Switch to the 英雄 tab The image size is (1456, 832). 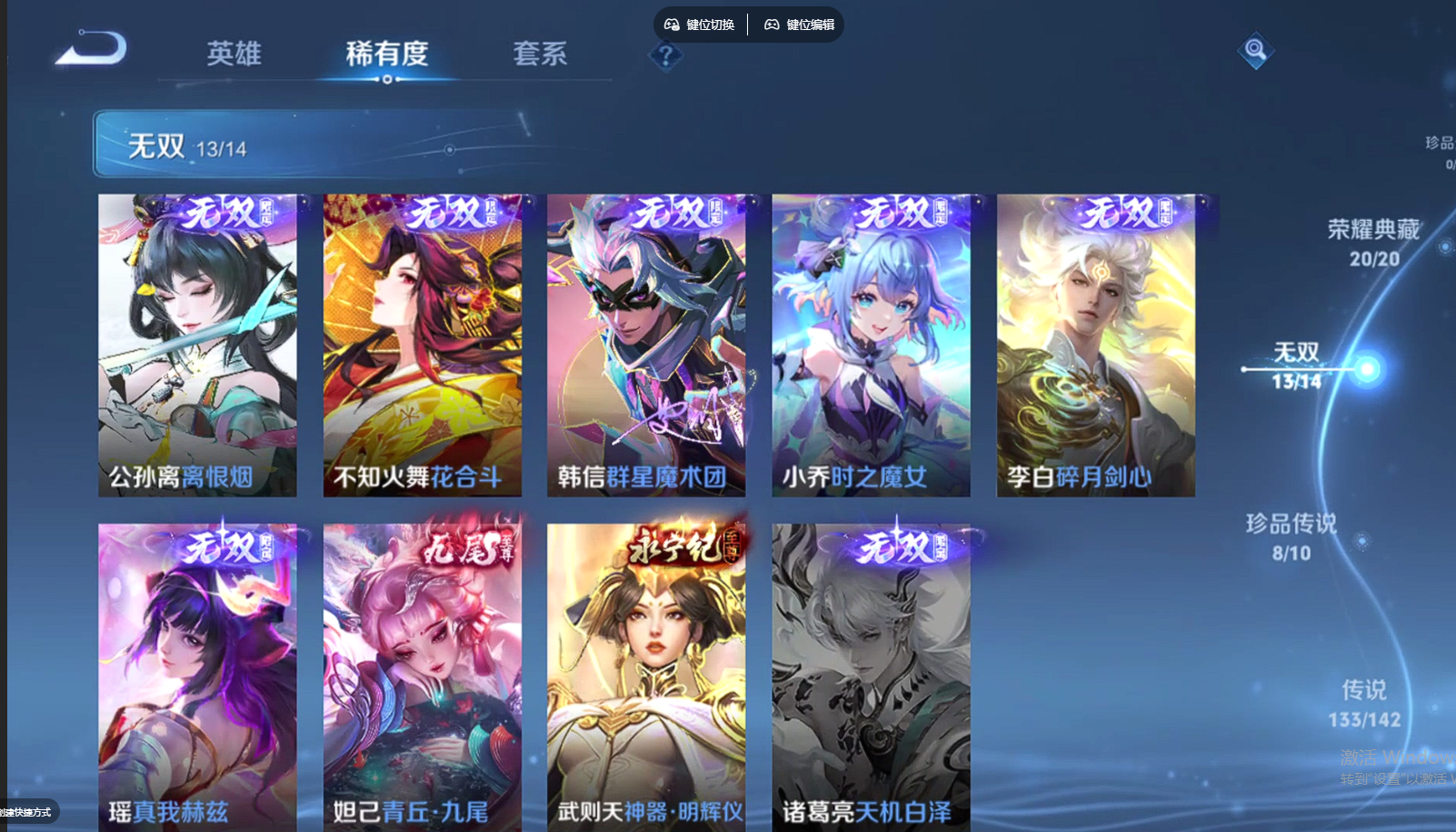coord(233,53)
